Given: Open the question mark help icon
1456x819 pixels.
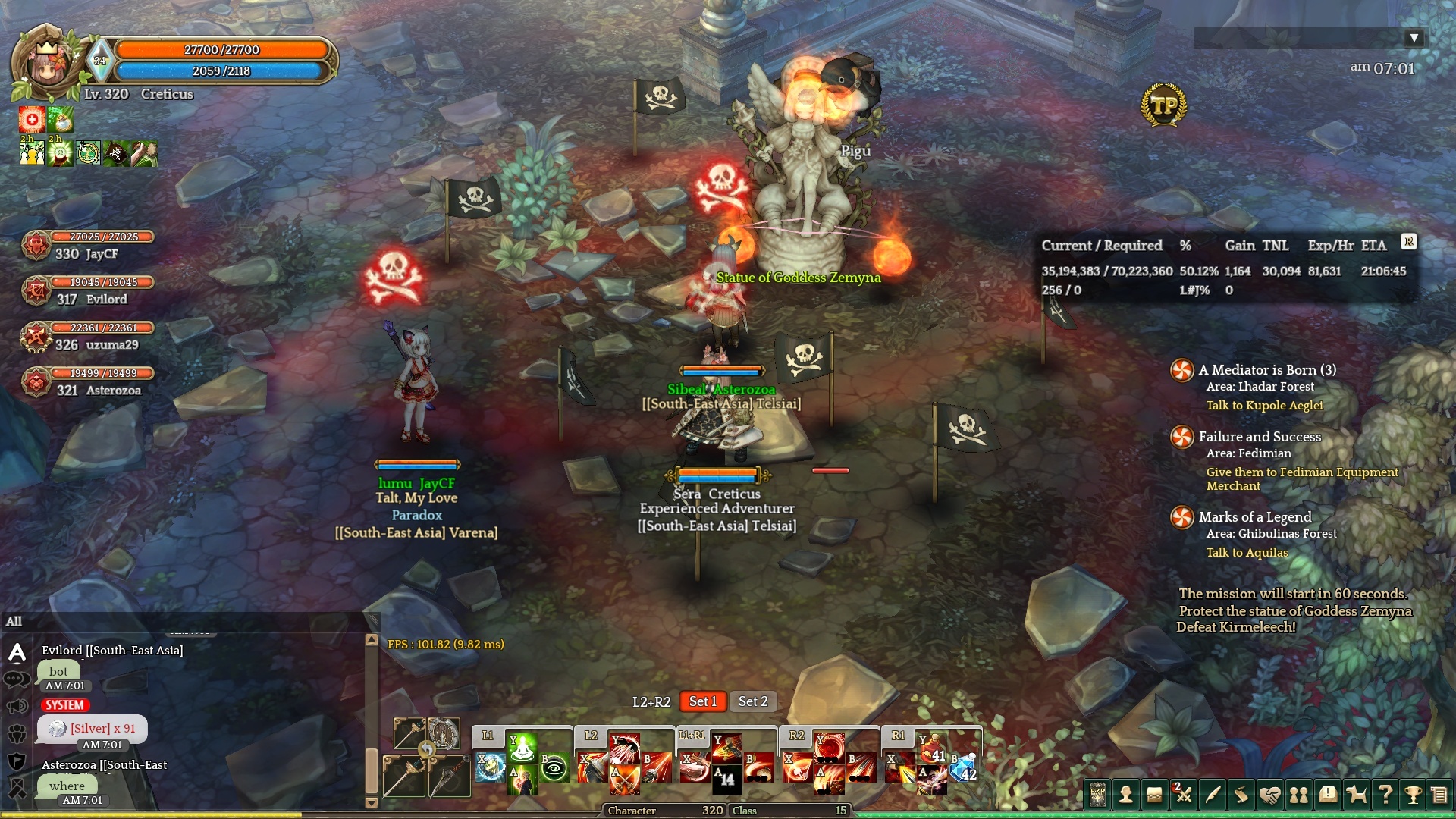Looking at the screenshot, I should 1385,795.
